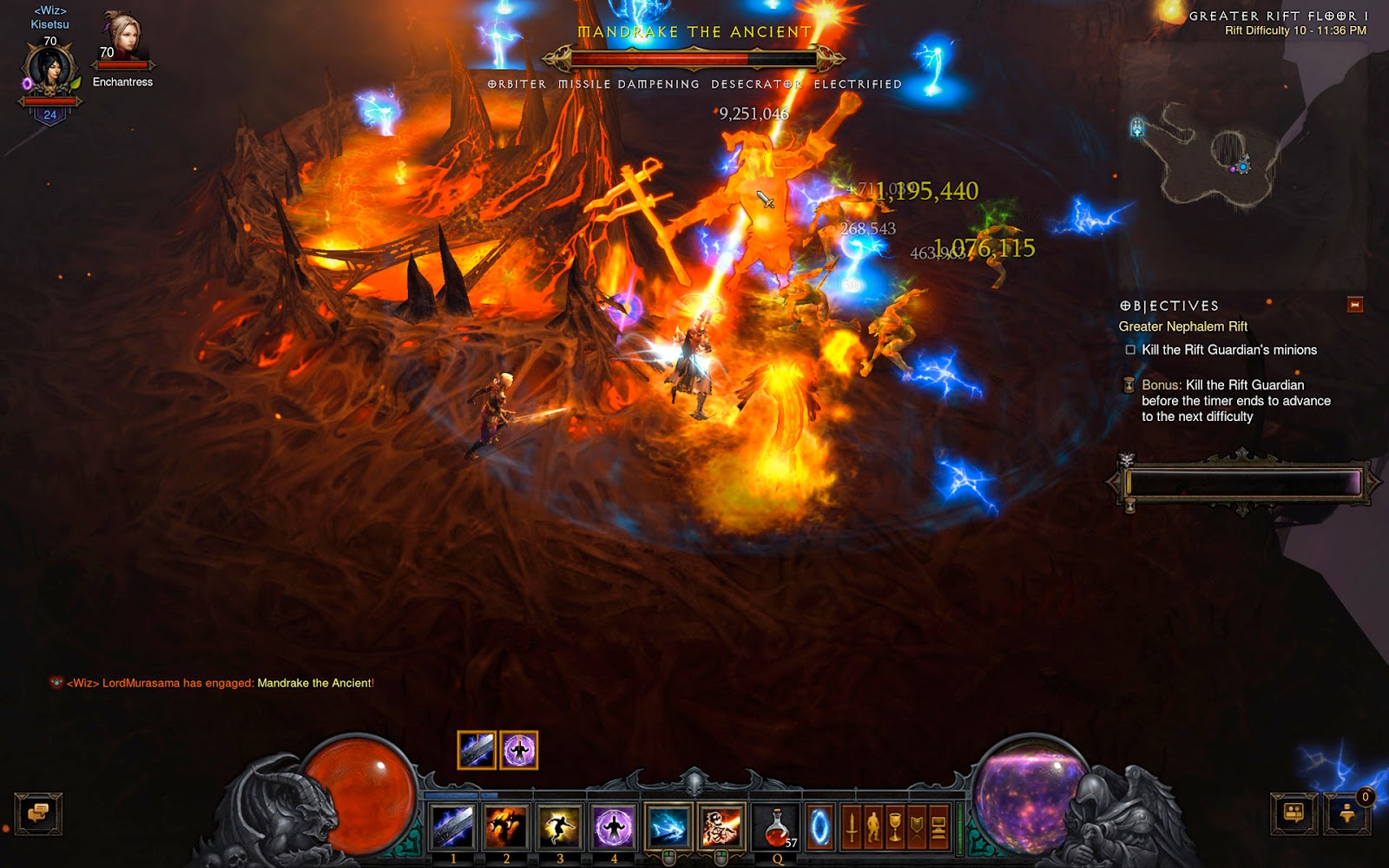This screenshot has width=1389, height=868.
Task: Open the skills menu sword button
Action: pos(852,828)
